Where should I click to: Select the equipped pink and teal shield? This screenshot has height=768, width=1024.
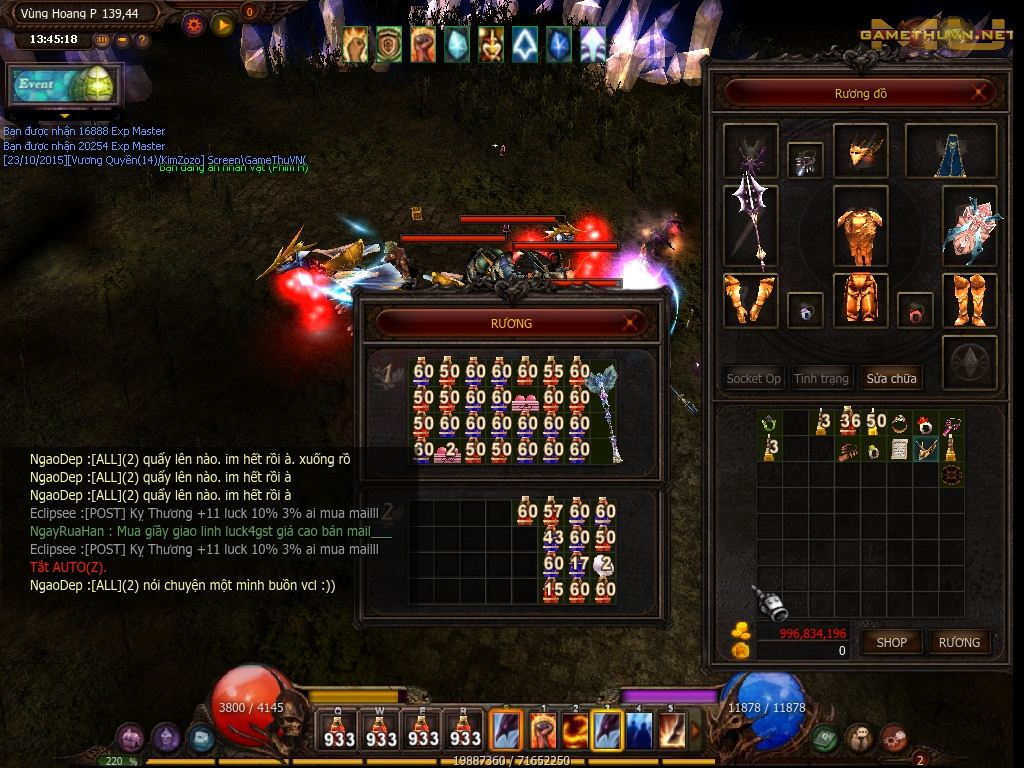(x=968, y=227)
